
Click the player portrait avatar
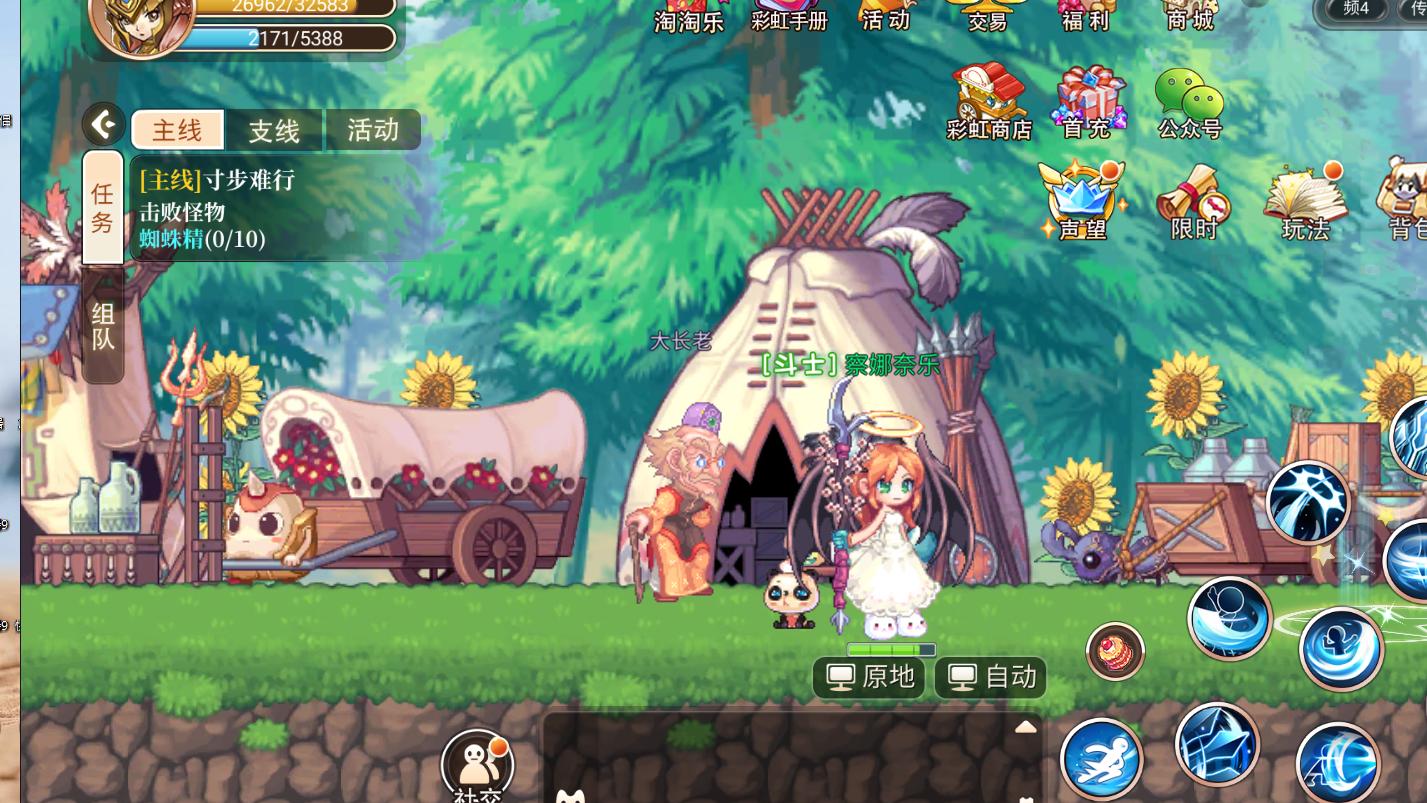tap(141, 22)
